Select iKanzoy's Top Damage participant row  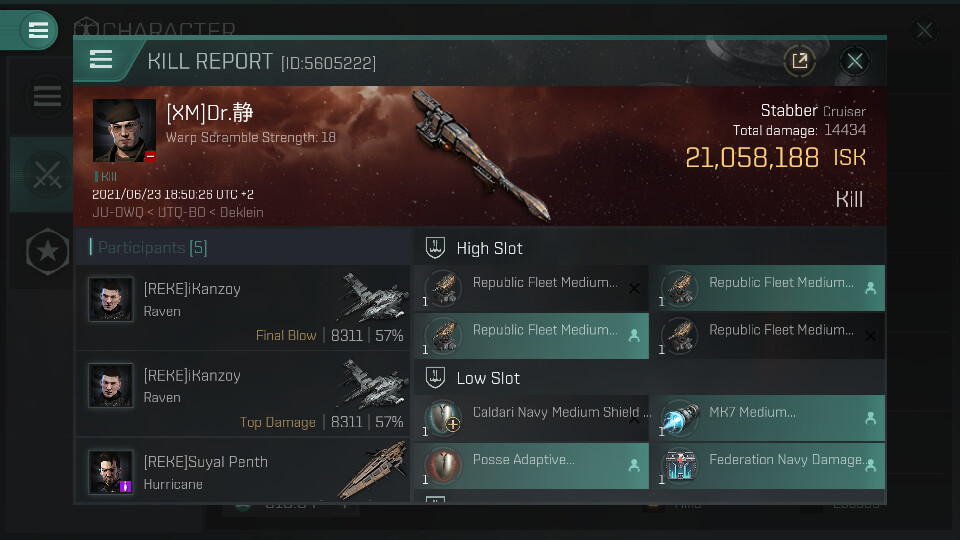tap(243, 394)
